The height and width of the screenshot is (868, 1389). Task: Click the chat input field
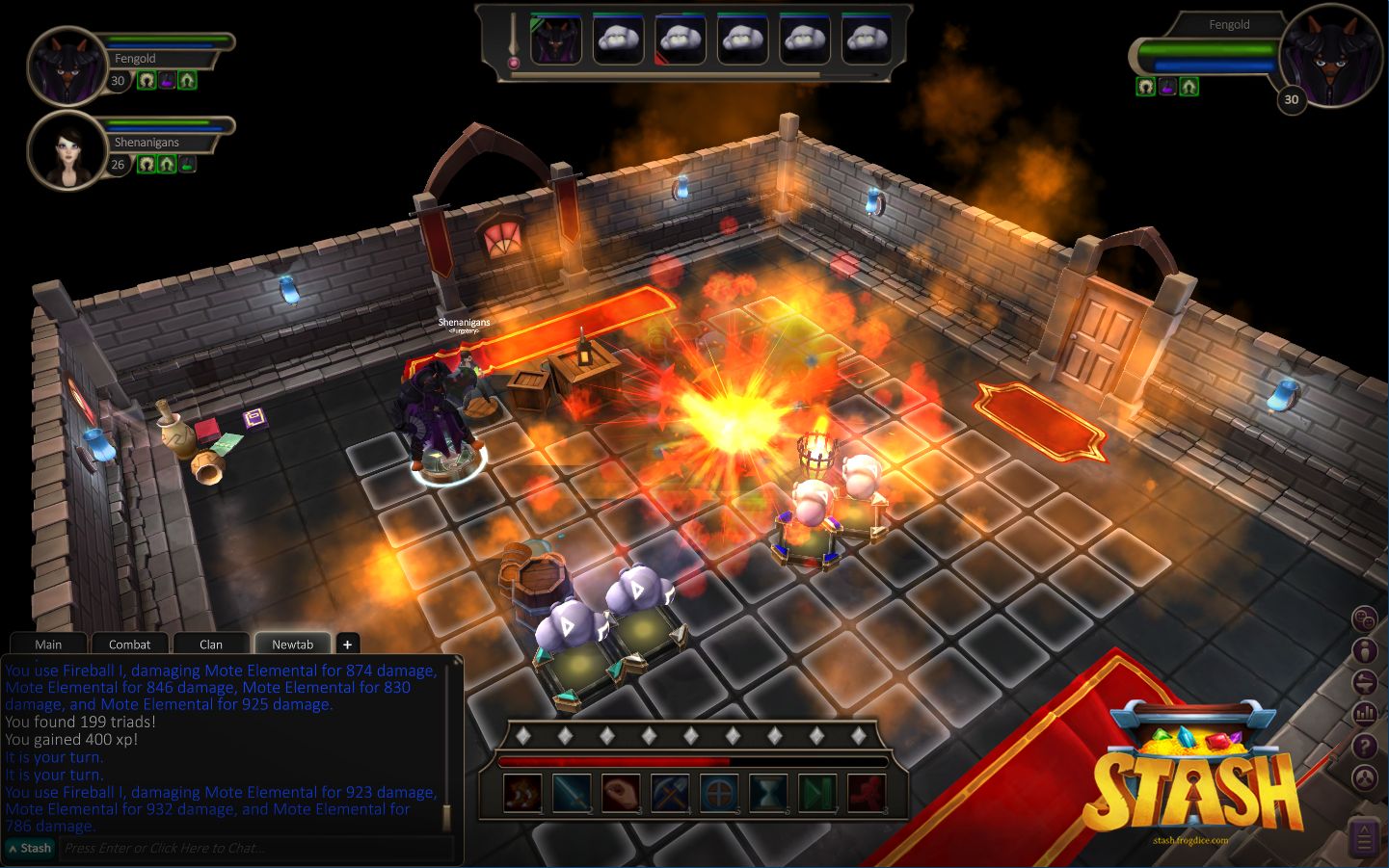coord(255,849)
